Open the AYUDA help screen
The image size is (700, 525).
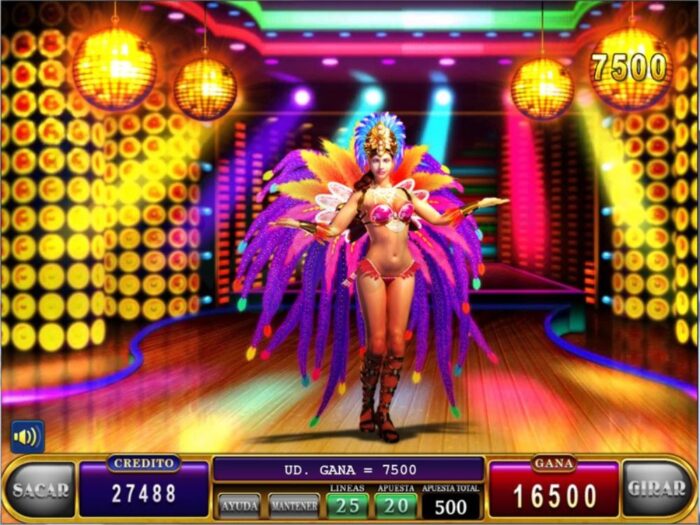[x=239, y=504]
